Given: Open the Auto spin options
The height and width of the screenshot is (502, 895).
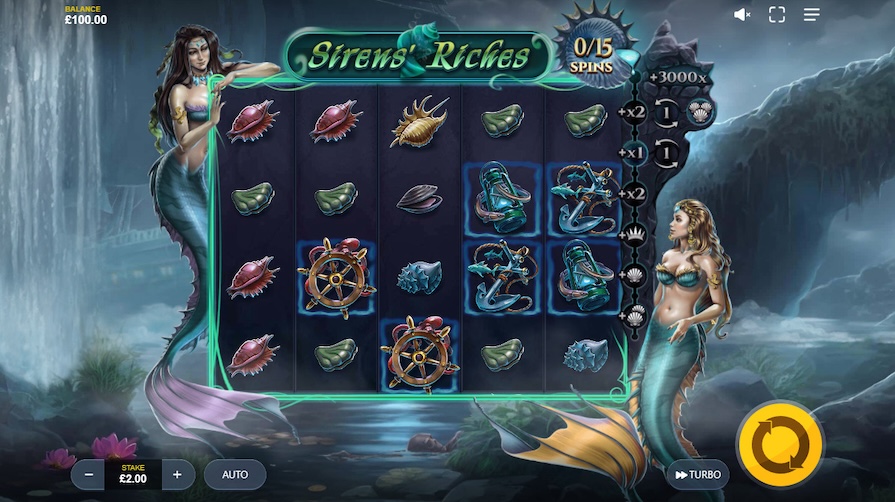Looking at the screenshot, I should pos(235,474).
